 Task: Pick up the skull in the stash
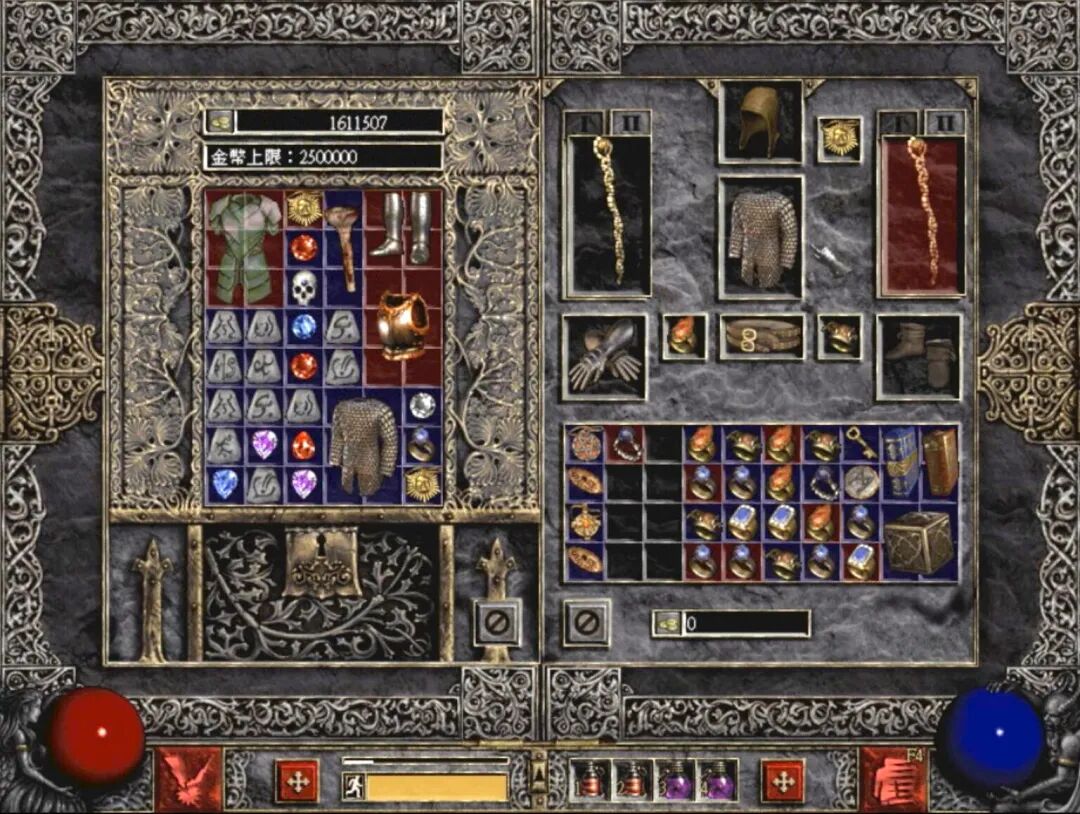pos(304,288)
